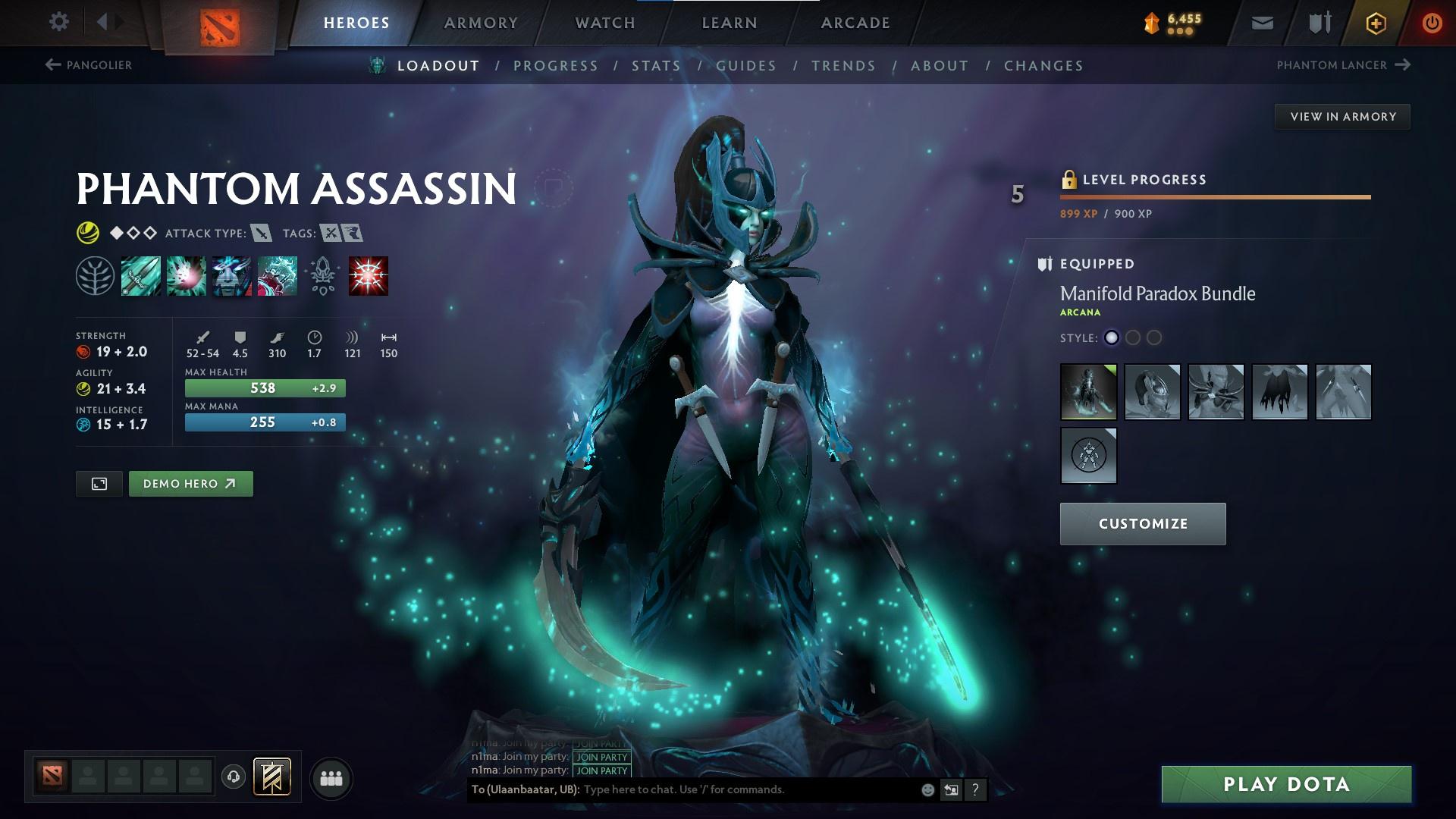
Task: View the hero Guides section
Action: 746,66
